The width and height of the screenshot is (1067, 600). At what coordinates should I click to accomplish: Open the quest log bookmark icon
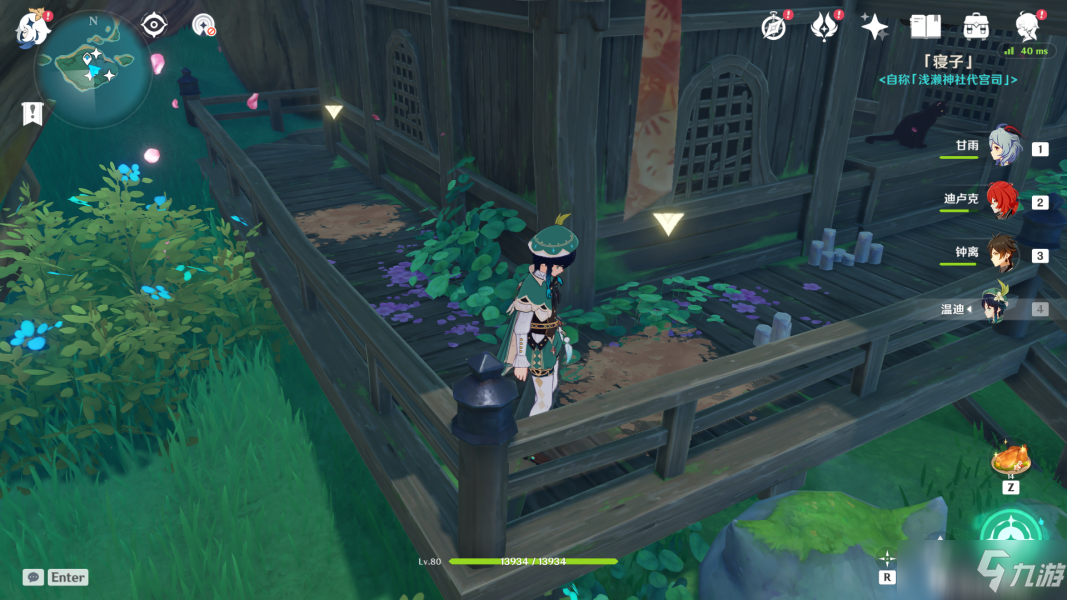coord(32,113)
